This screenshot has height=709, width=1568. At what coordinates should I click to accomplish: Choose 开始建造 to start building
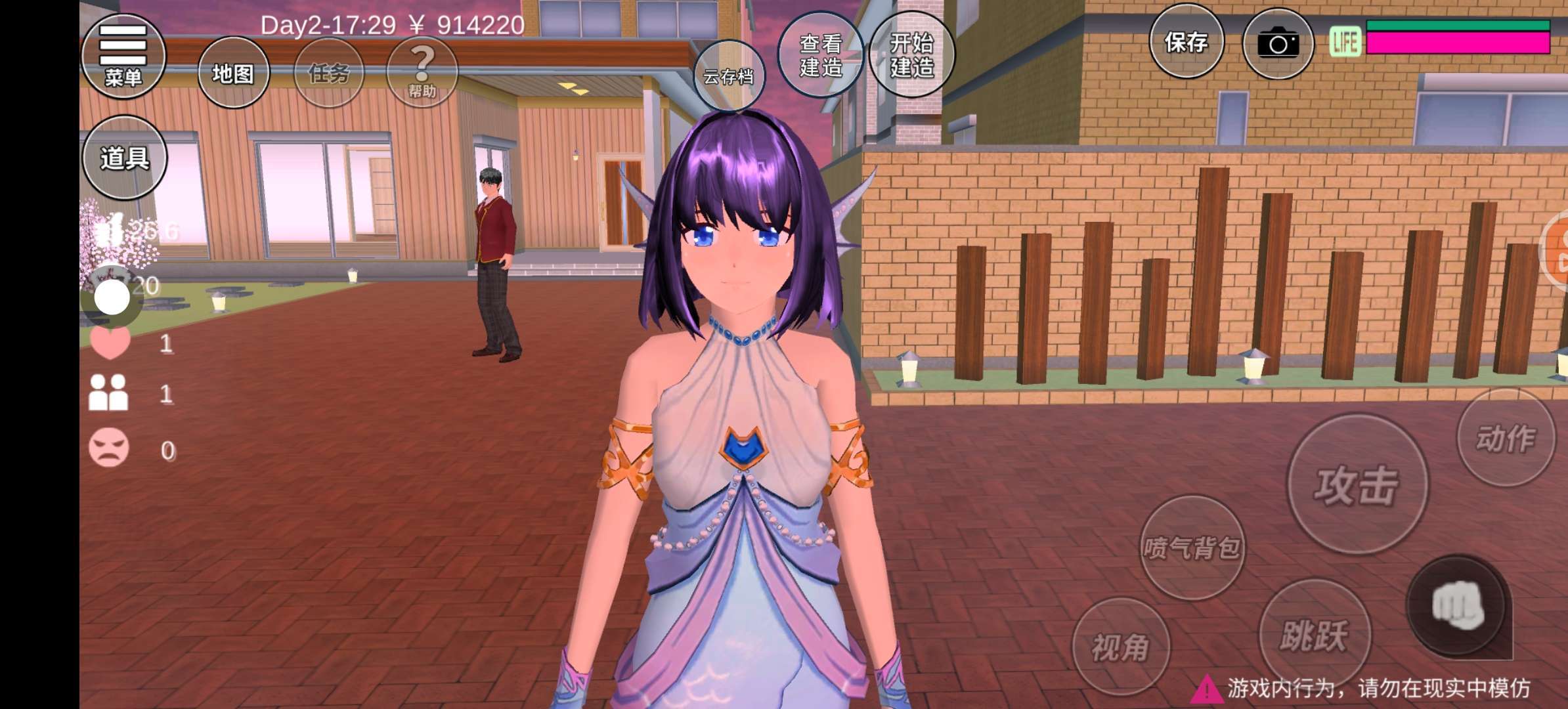pos(911,55)
